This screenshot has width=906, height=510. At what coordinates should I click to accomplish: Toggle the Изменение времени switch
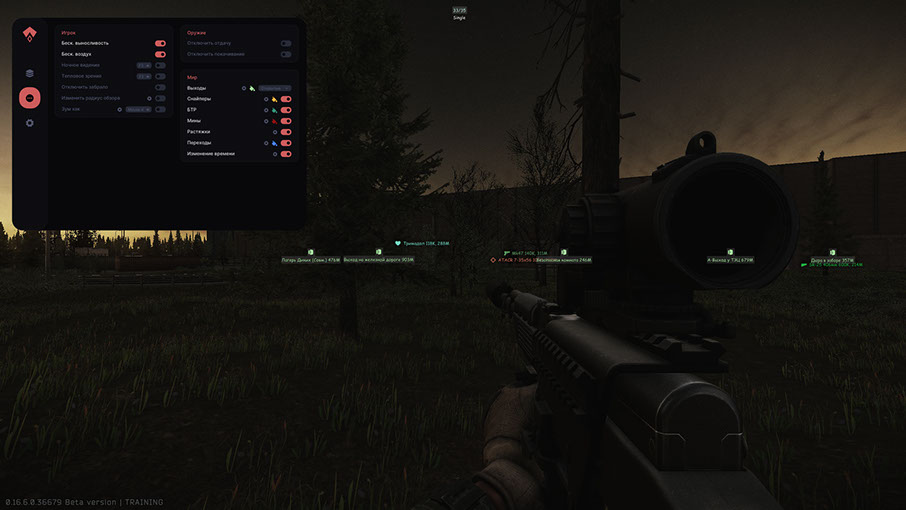tap(286, 154)
